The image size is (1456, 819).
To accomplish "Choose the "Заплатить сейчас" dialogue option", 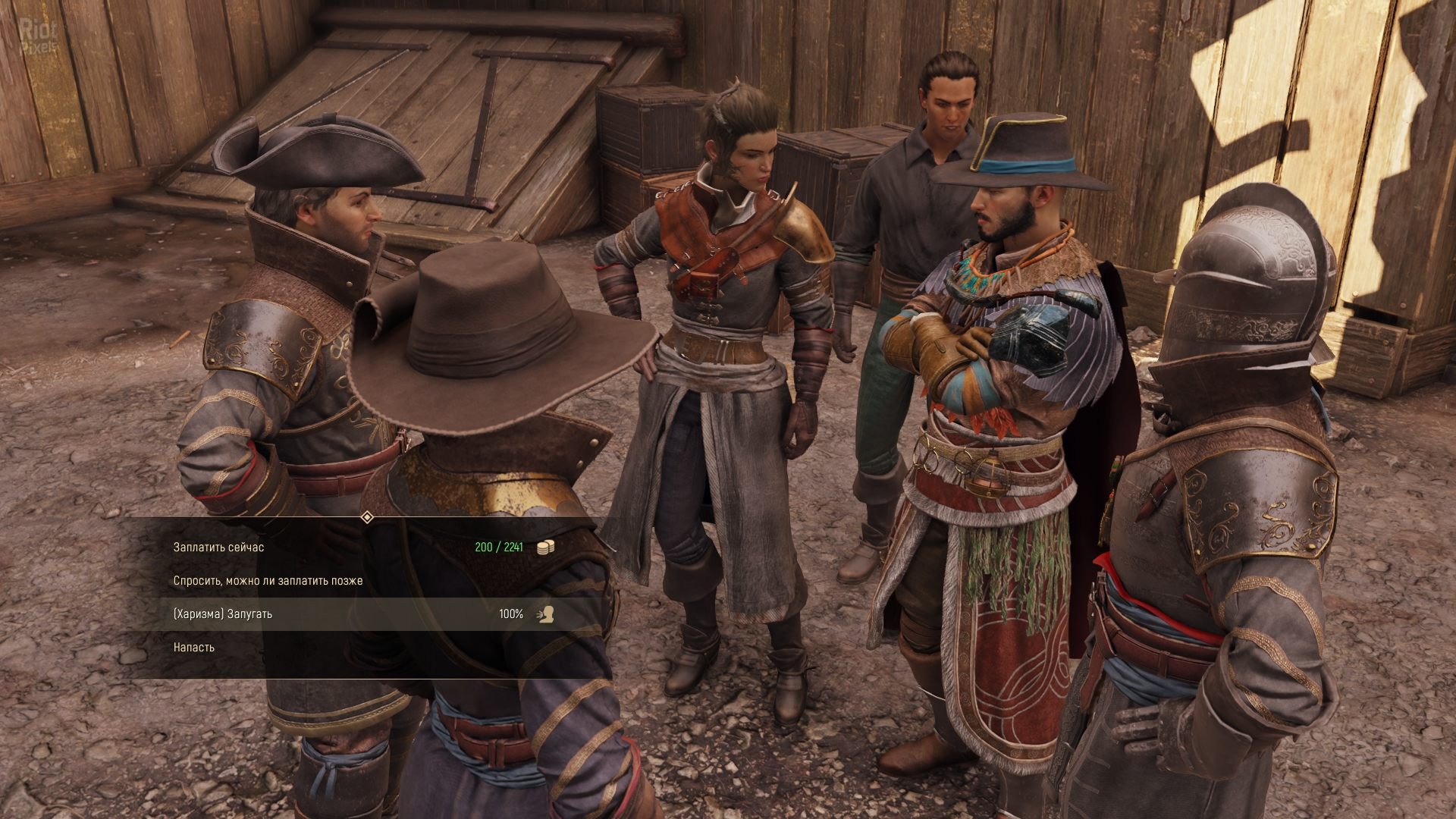I will 219,547.
